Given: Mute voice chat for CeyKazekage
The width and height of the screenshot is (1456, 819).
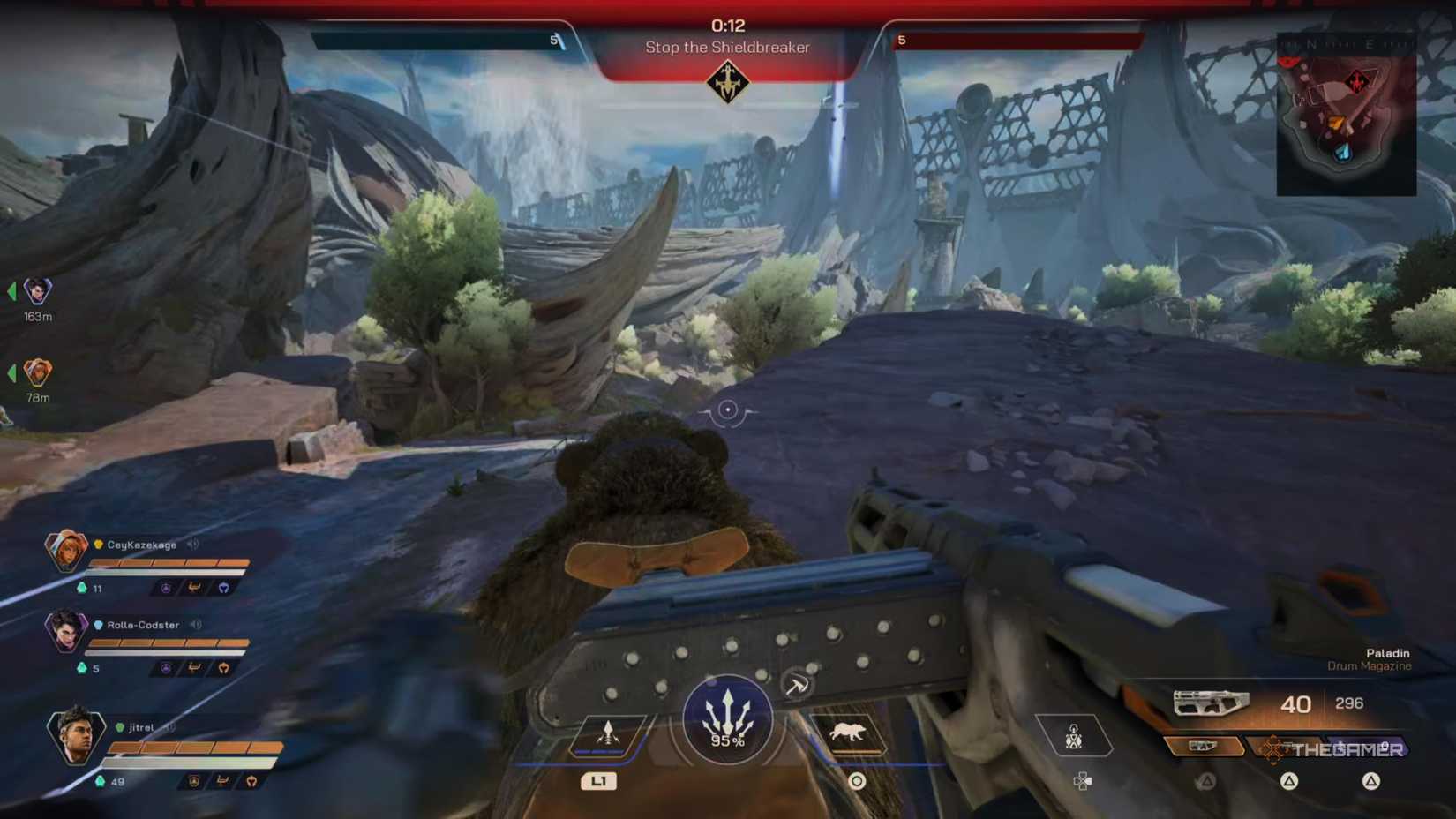Looking at the screenshot, I should 191,545.
